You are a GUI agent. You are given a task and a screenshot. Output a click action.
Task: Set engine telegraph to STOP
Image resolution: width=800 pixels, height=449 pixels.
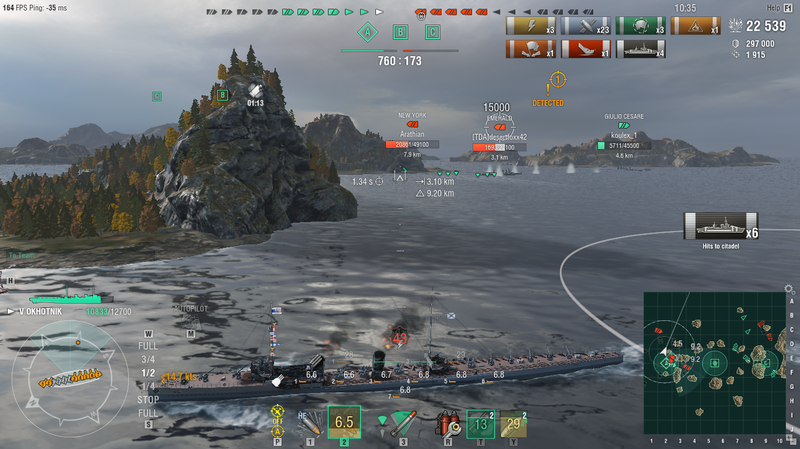147,400
